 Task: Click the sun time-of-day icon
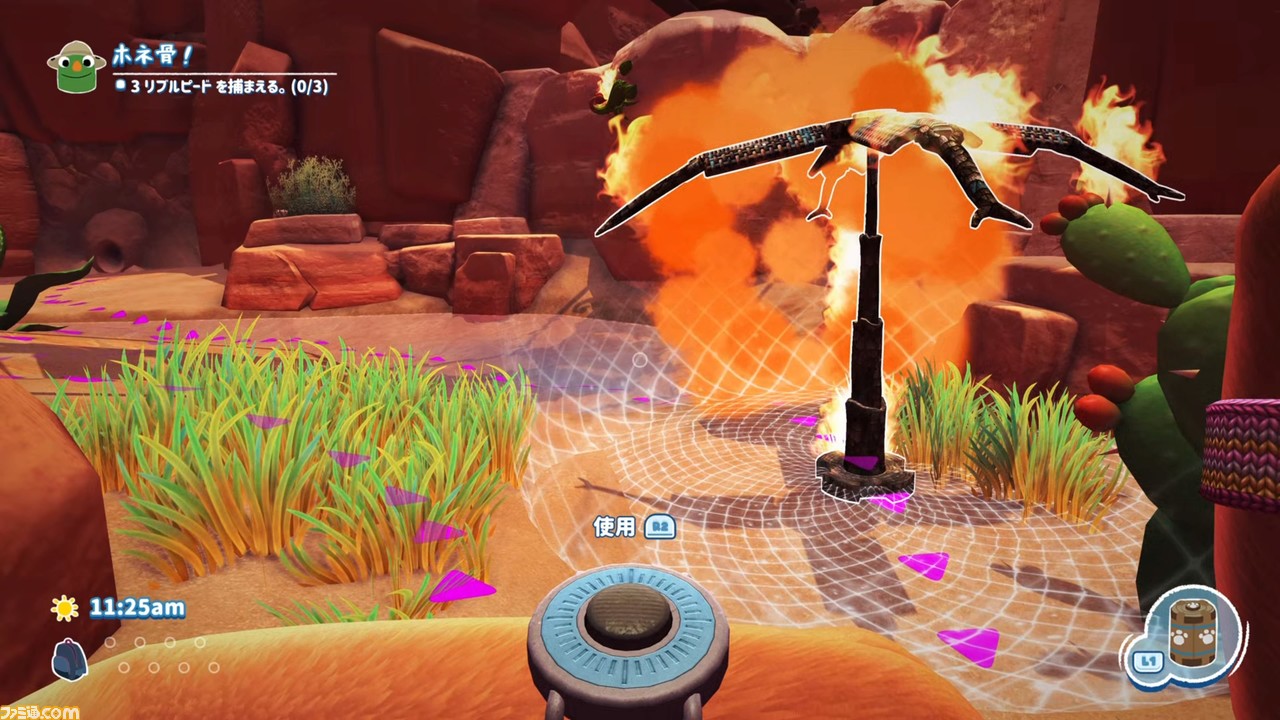coord(66,607)
